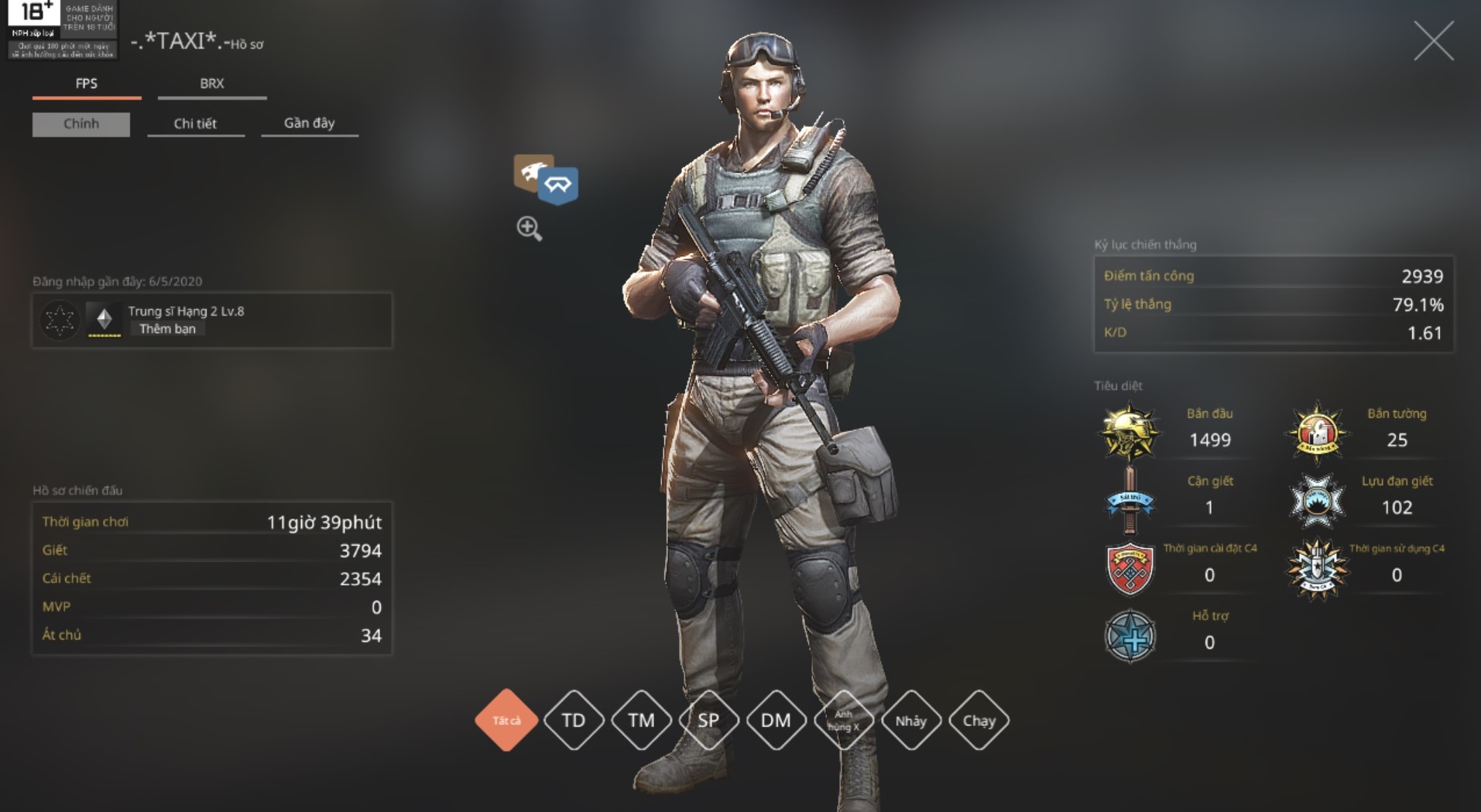Choose the Tất cả mode filter
The image size is (1481, 812).
pyautogui.click(x=506, y=721)
